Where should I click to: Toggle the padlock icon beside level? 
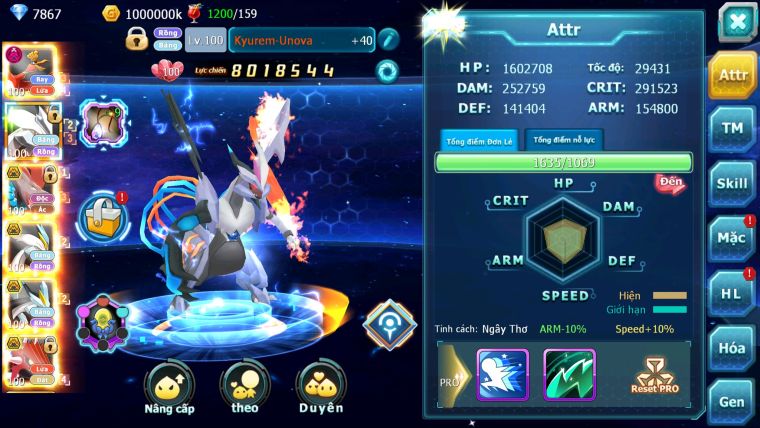click(x=137, y=39)
